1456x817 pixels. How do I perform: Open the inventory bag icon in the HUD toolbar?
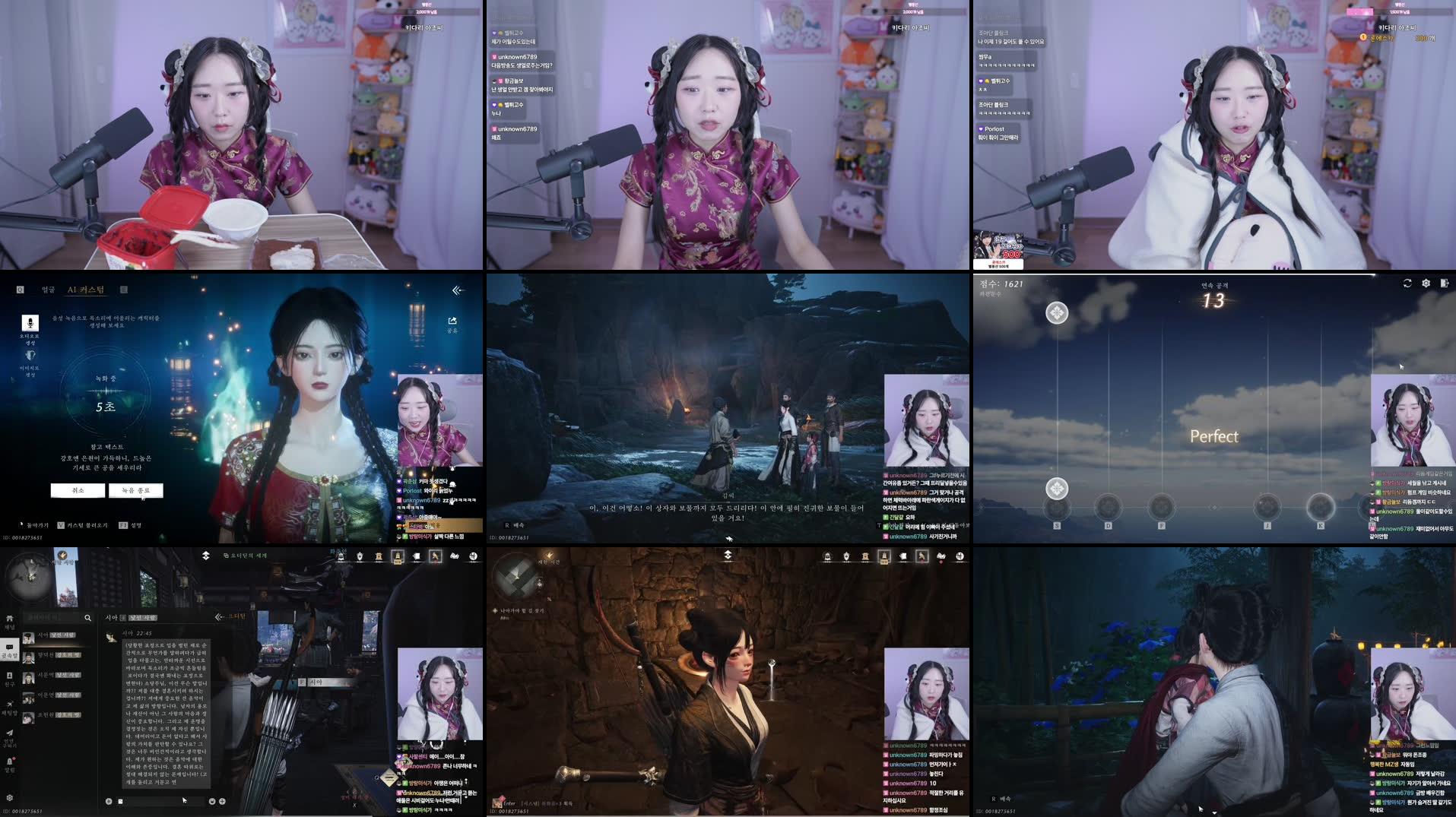[x=903, y=556]
